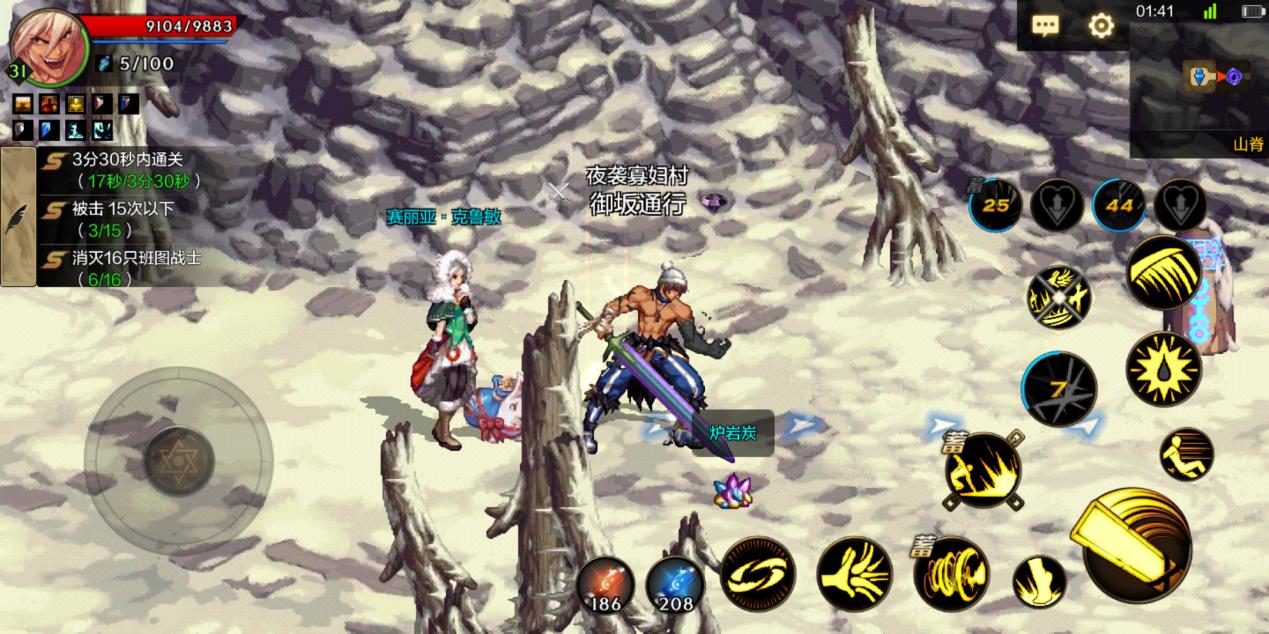Open the chat message window
The width and height of the screenshot is (1269, 634).
click(1046, 26)
